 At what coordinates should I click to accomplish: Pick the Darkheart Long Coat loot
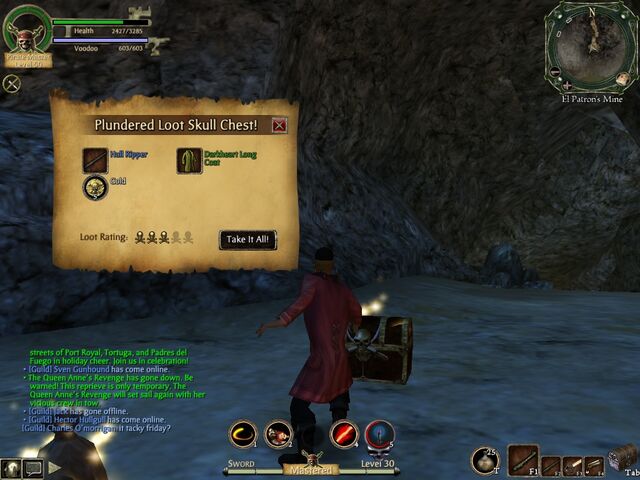[x=189, y=160]
